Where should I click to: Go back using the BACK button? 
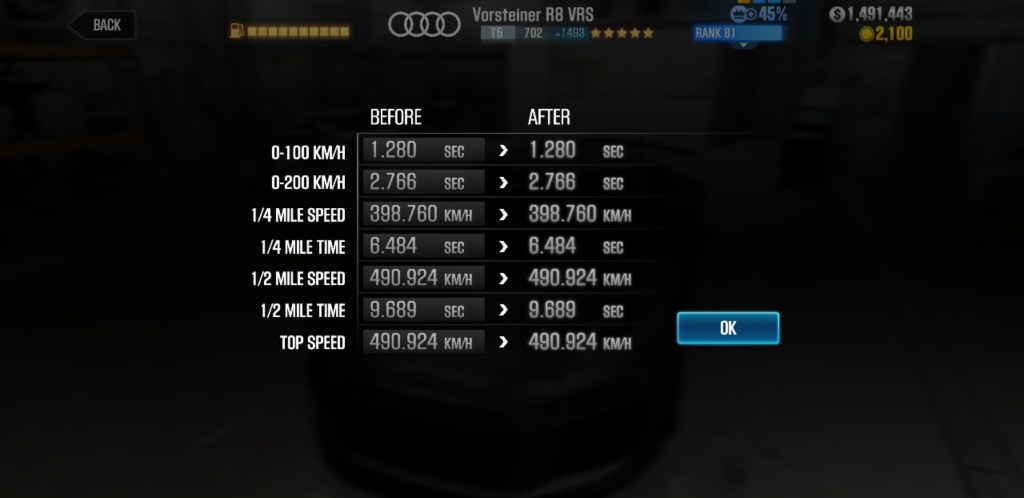pyautogui.click(x=103, y=25)
